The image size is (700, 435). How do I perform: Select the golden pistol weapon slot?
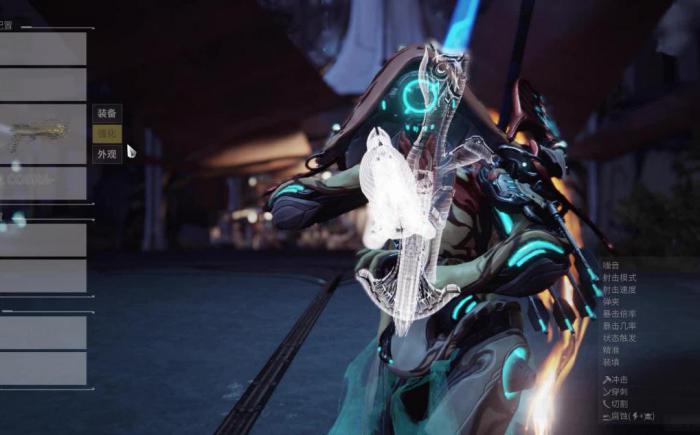(x=42, y=135)
